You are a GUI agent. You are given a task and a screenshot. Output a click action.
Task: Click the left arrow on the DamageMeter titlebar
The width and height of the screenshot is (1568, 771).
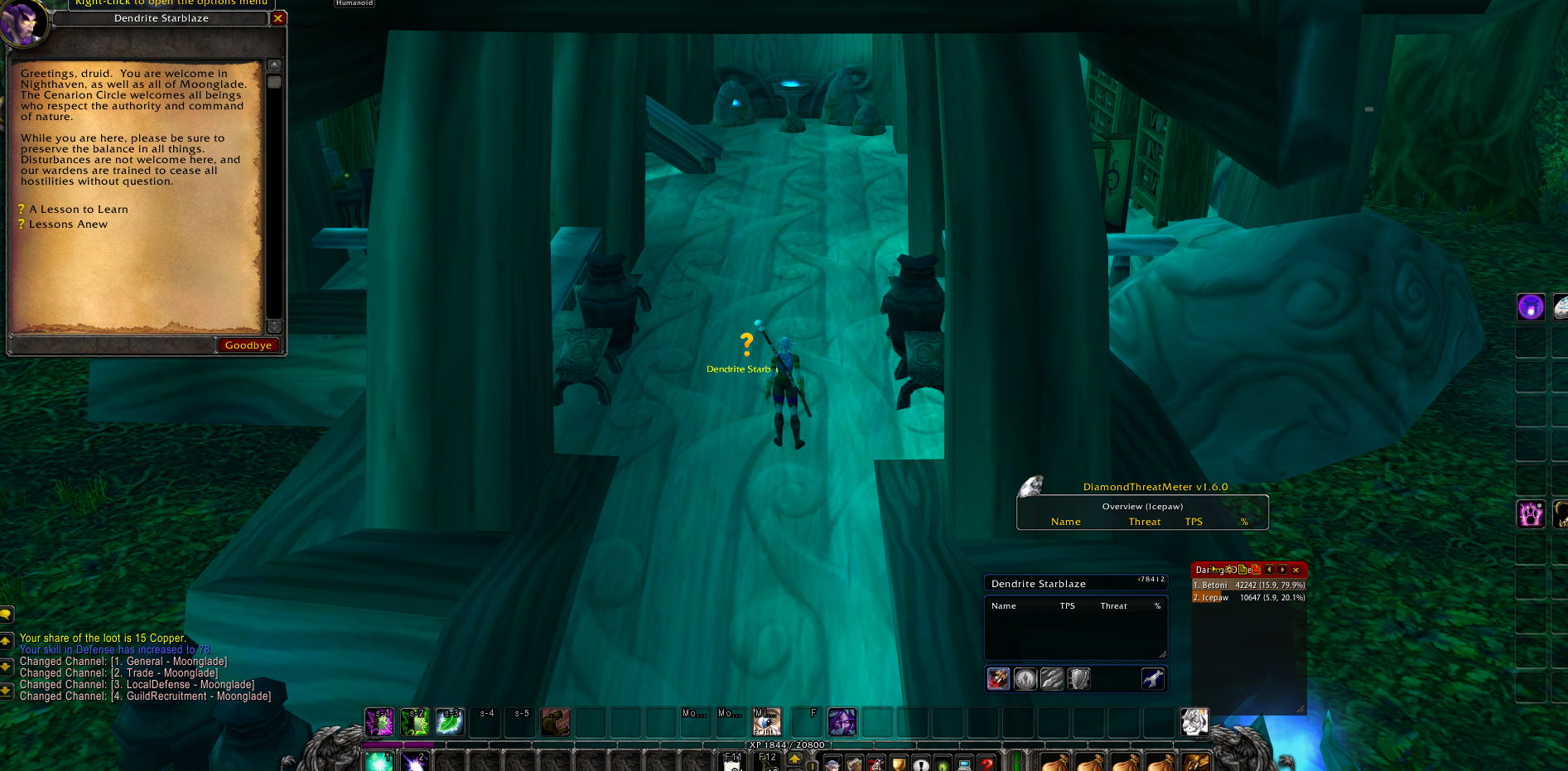(x=1269, y=570)
